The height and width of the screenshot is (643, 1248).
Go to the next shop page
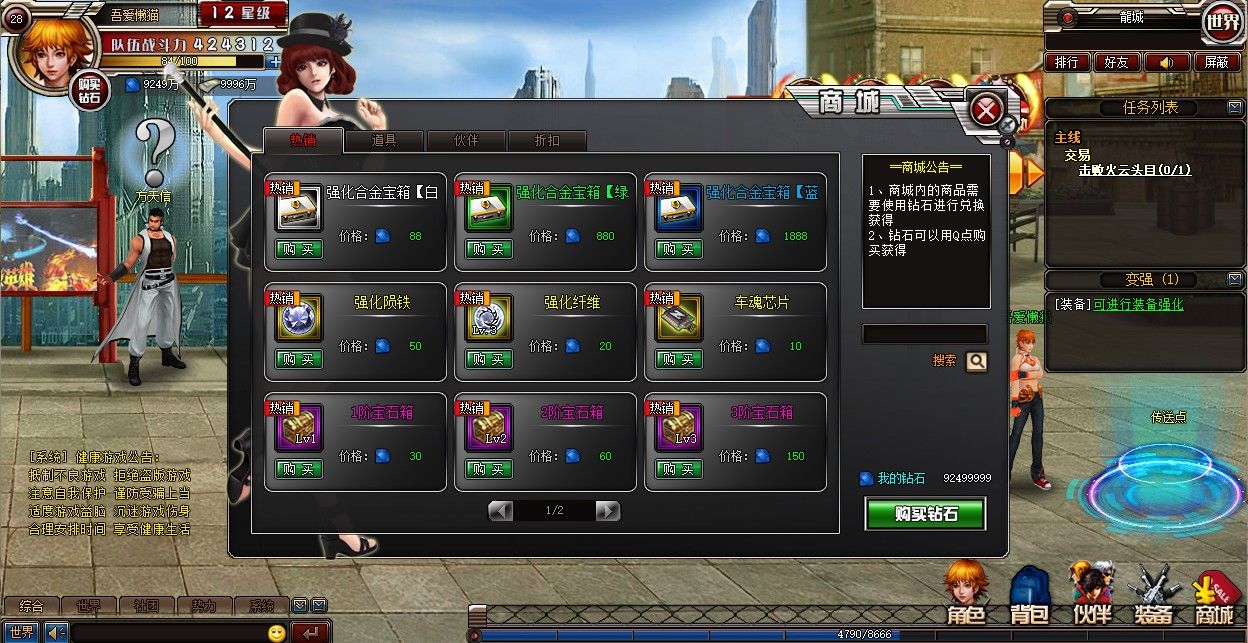(607, 511)
